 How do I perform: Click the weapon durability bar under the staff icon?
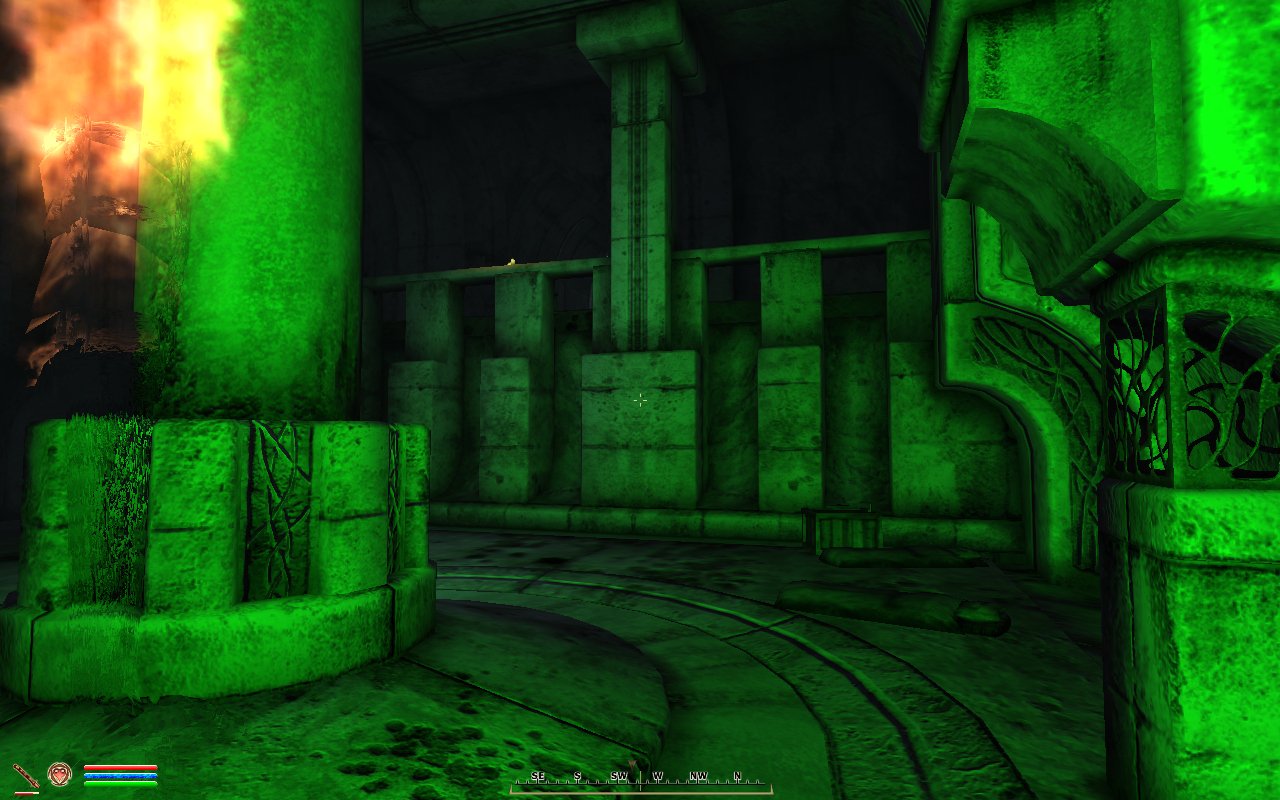[x=27, y=792]
